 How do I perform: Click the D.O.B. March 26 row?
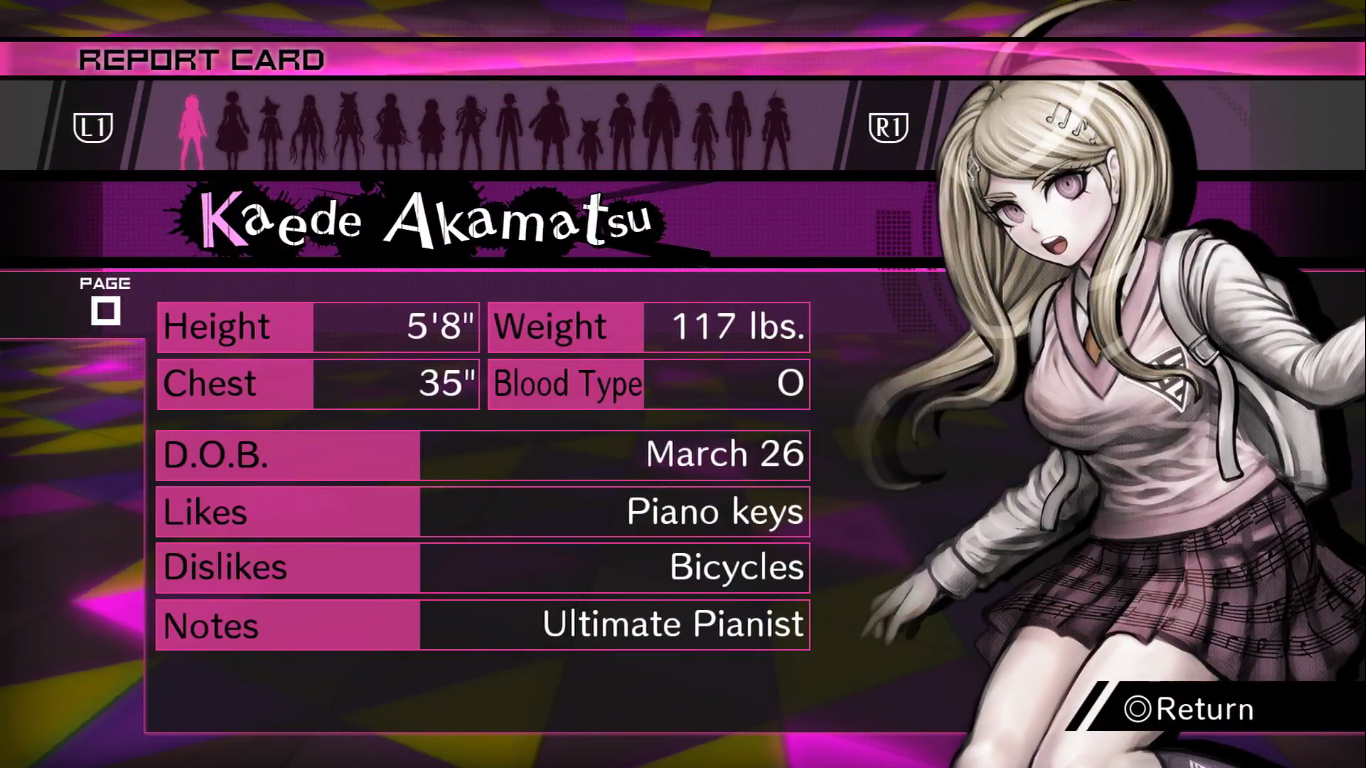pyautogui.click(x=483, y=455)
